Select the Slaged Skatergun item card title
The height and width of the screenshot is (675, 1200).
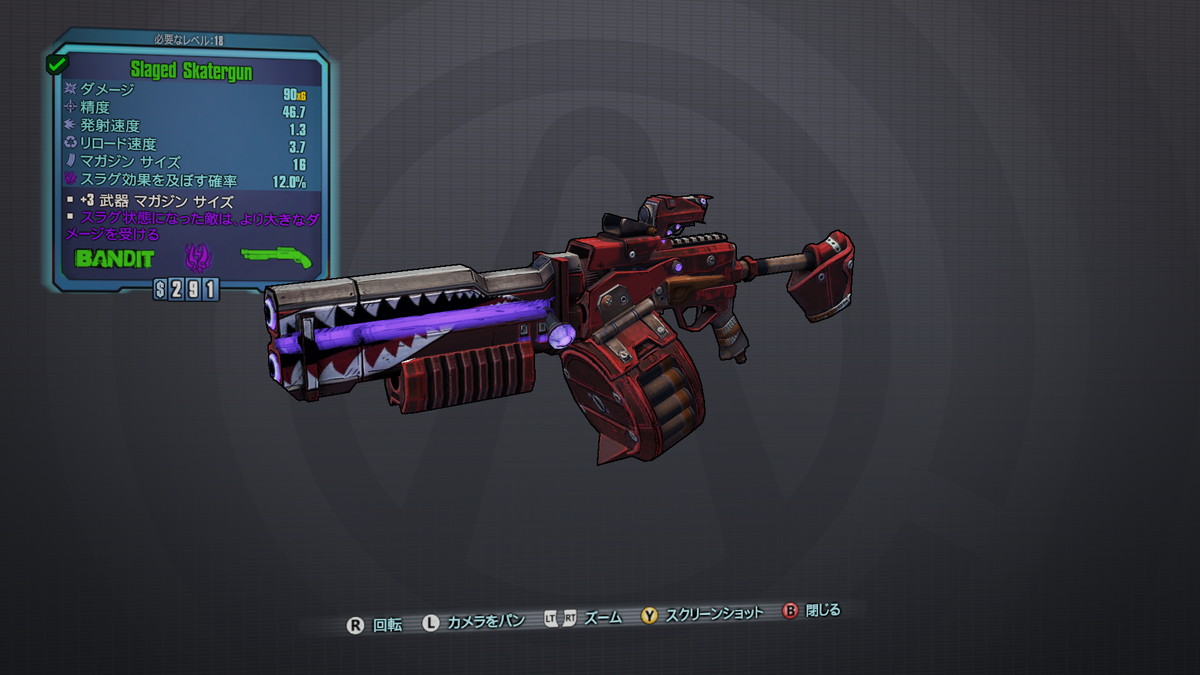tap(190, 71)
